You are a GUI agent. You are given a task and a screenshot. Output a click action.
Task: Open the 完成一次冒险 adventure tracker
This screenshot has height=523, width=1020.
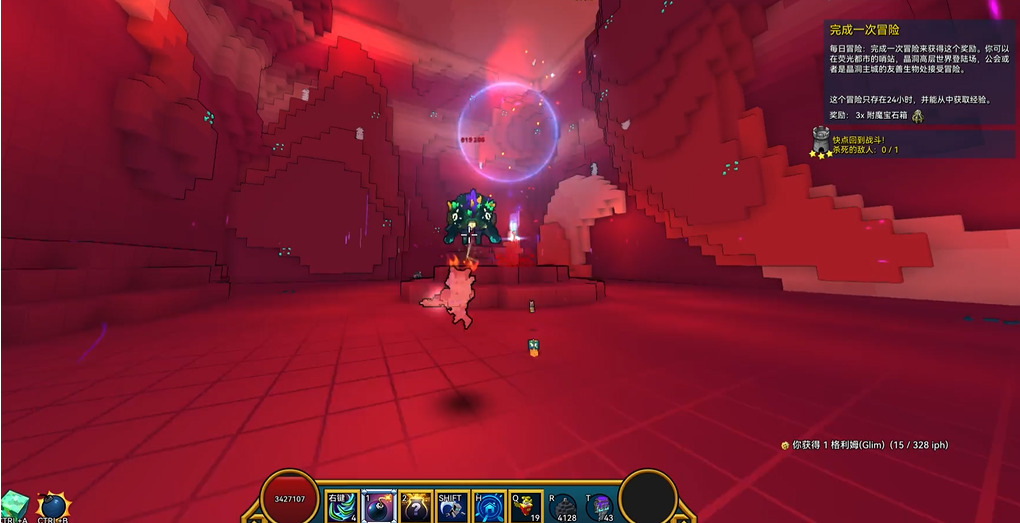pyautogui.click(x=865, y=30)
